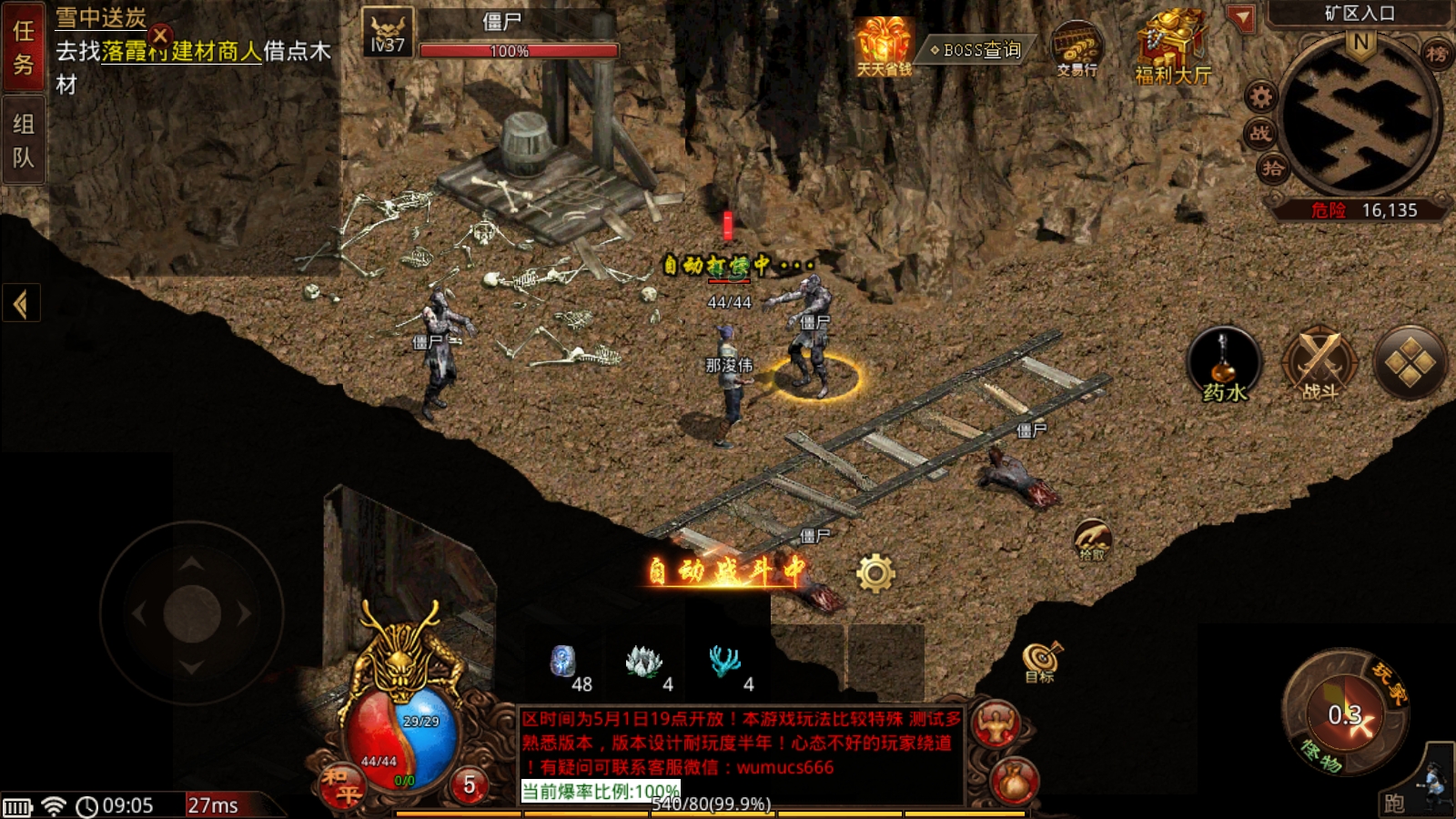Open the circular minimap
The width and height of the screenshot is (1456, 819).
click(x=1360, y=118)
